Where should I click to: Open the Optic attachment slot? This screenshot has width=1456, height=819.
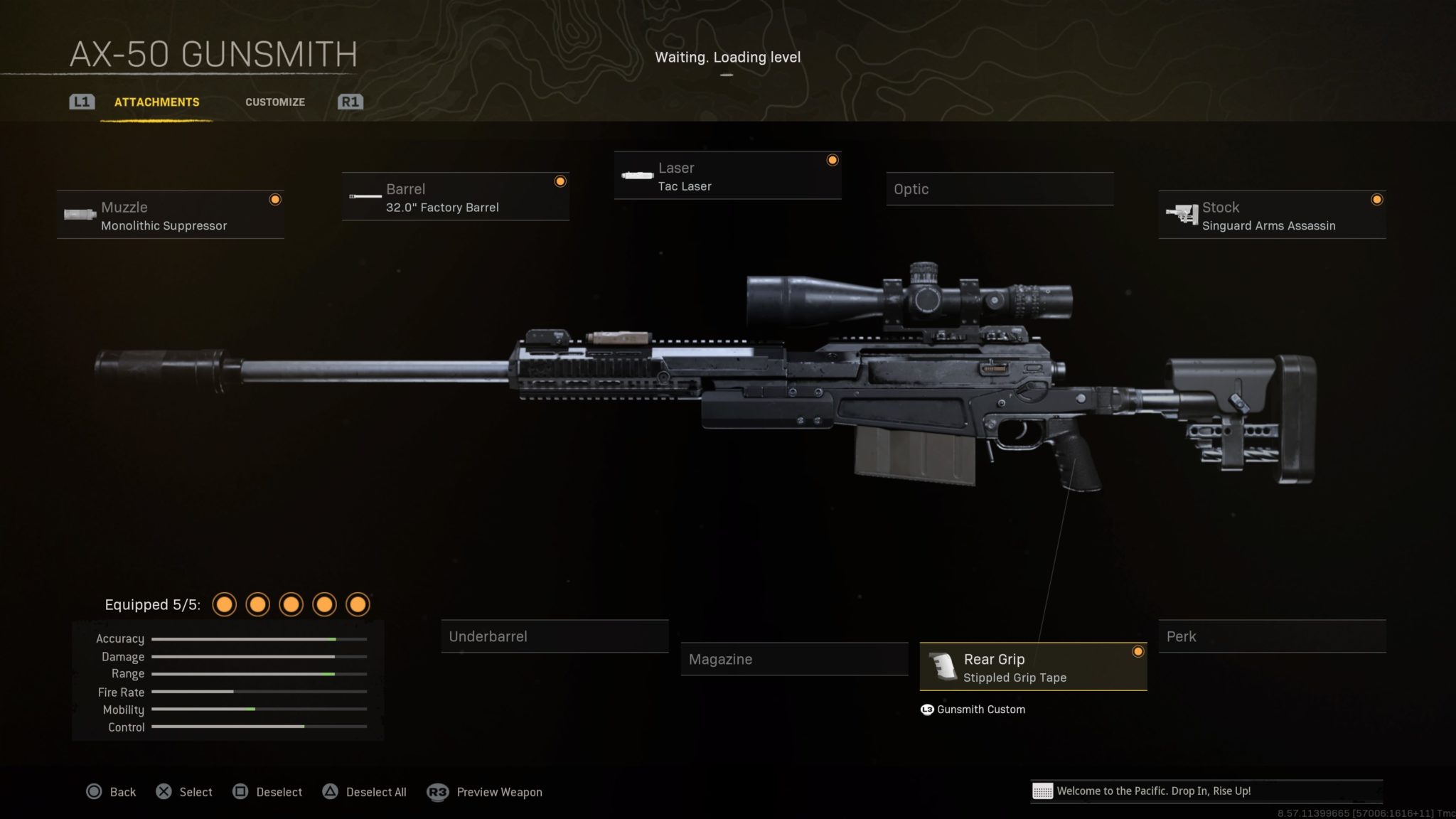(x=1000, y=188)
